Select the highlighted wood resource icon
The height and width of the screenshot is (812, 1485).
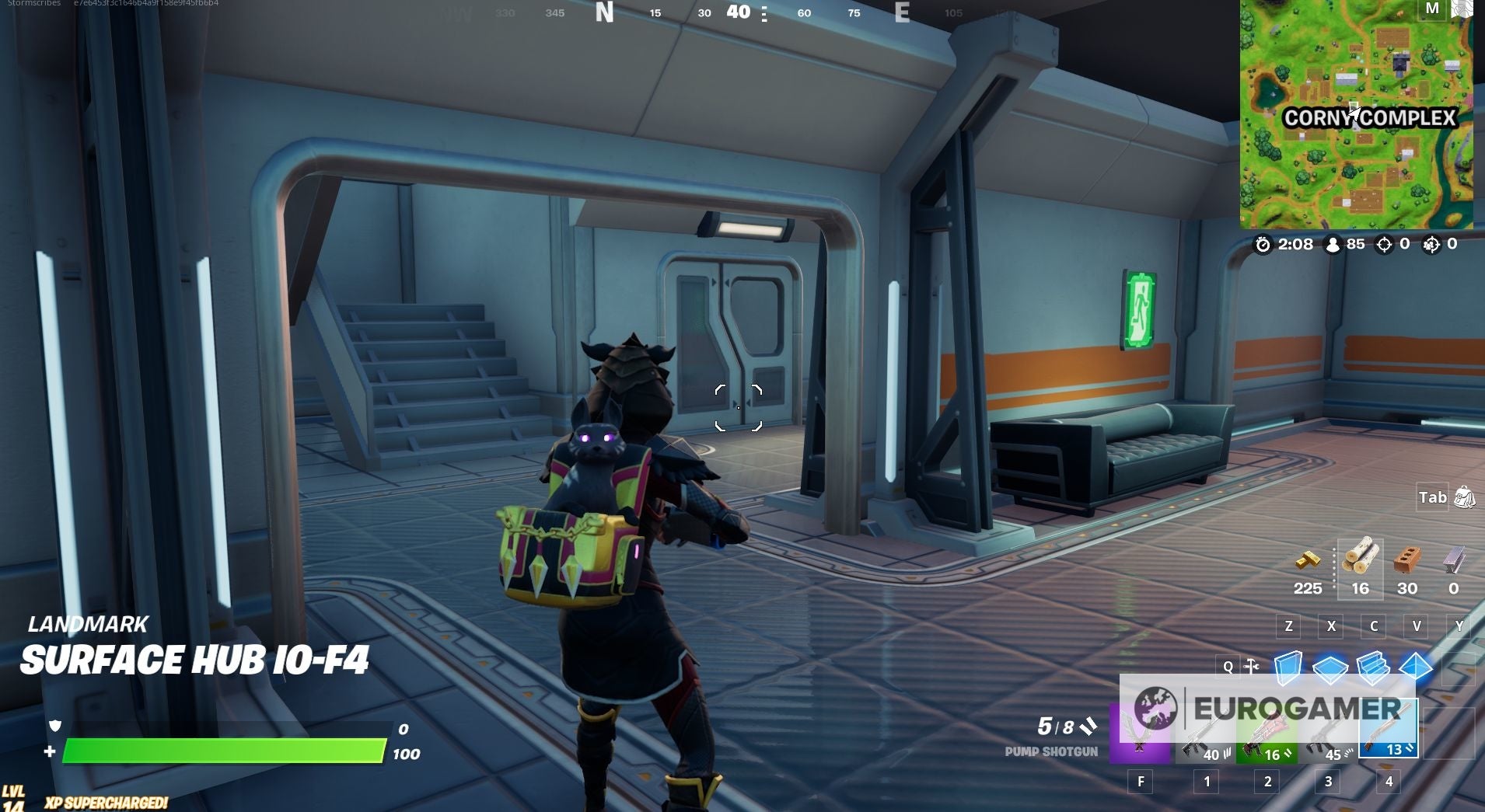point(1361,557)
